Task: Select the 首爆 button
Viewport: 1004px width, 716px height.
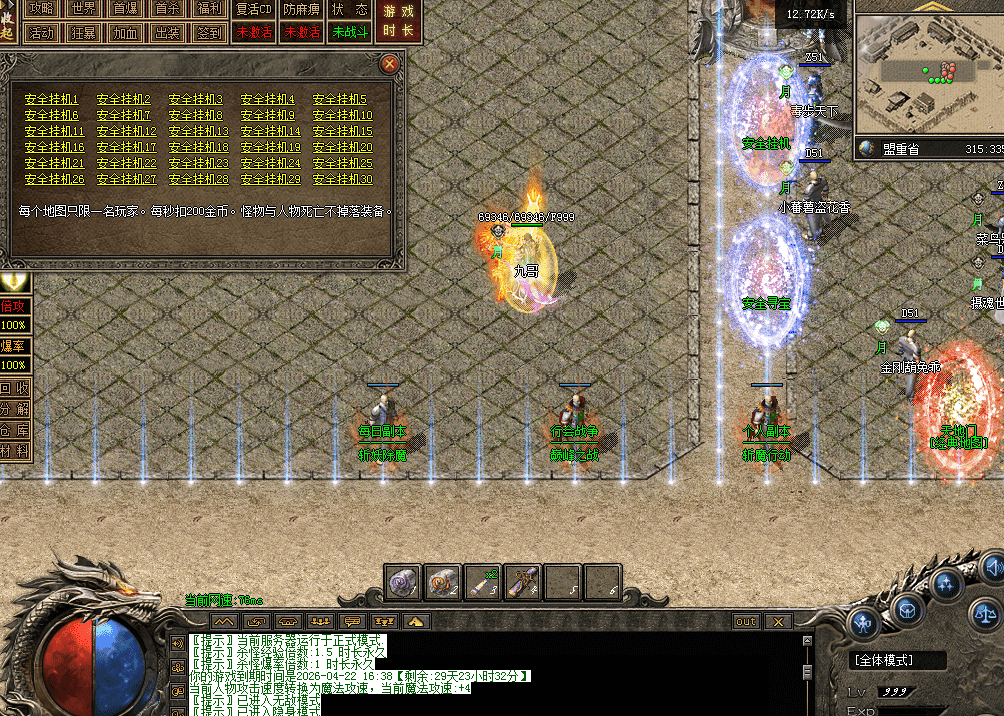Action: [126, 9]
